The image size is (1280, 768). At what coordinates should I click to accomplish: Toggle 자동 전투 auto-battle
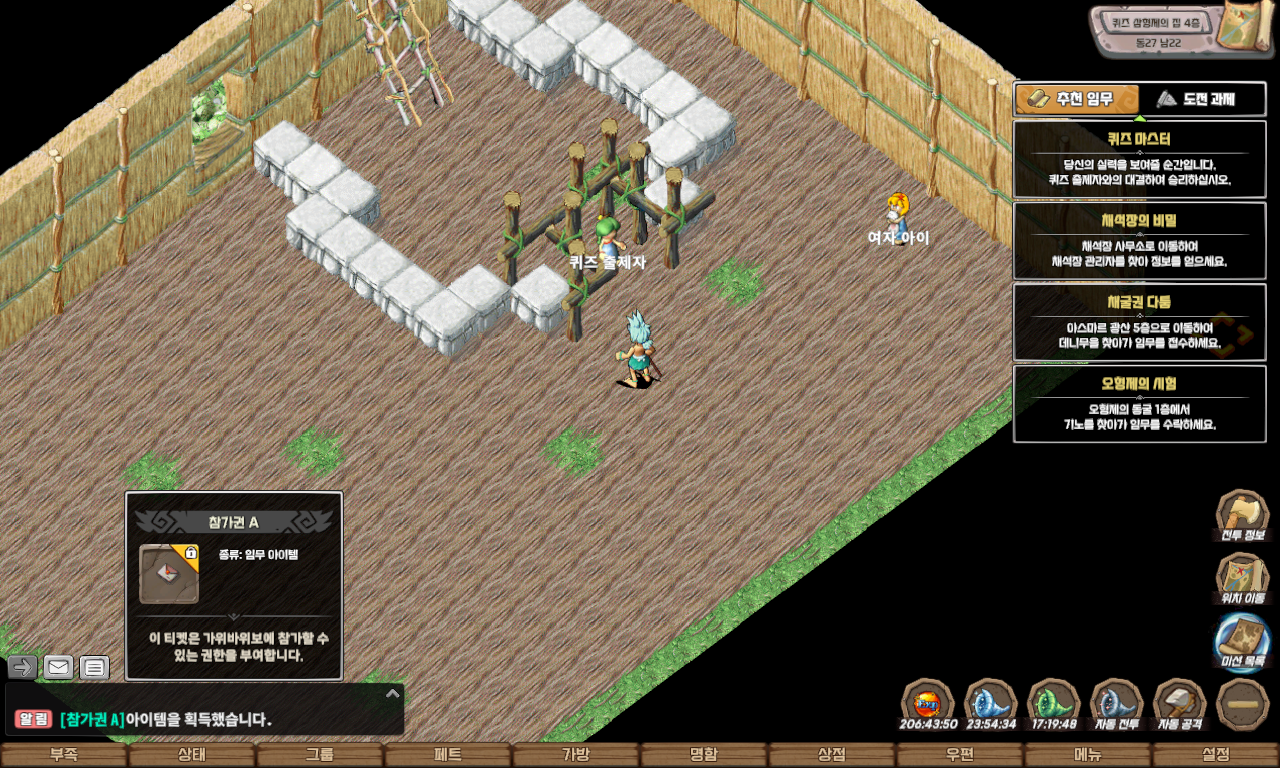[x=1117, y=704]
